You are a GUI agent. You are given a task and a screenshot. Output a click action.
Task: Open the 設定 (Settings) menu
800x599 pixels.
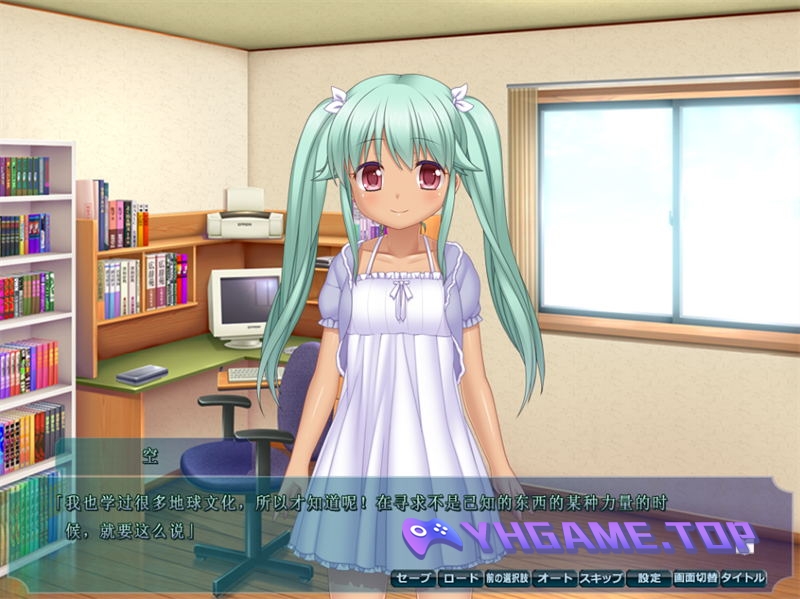[648, 578]
